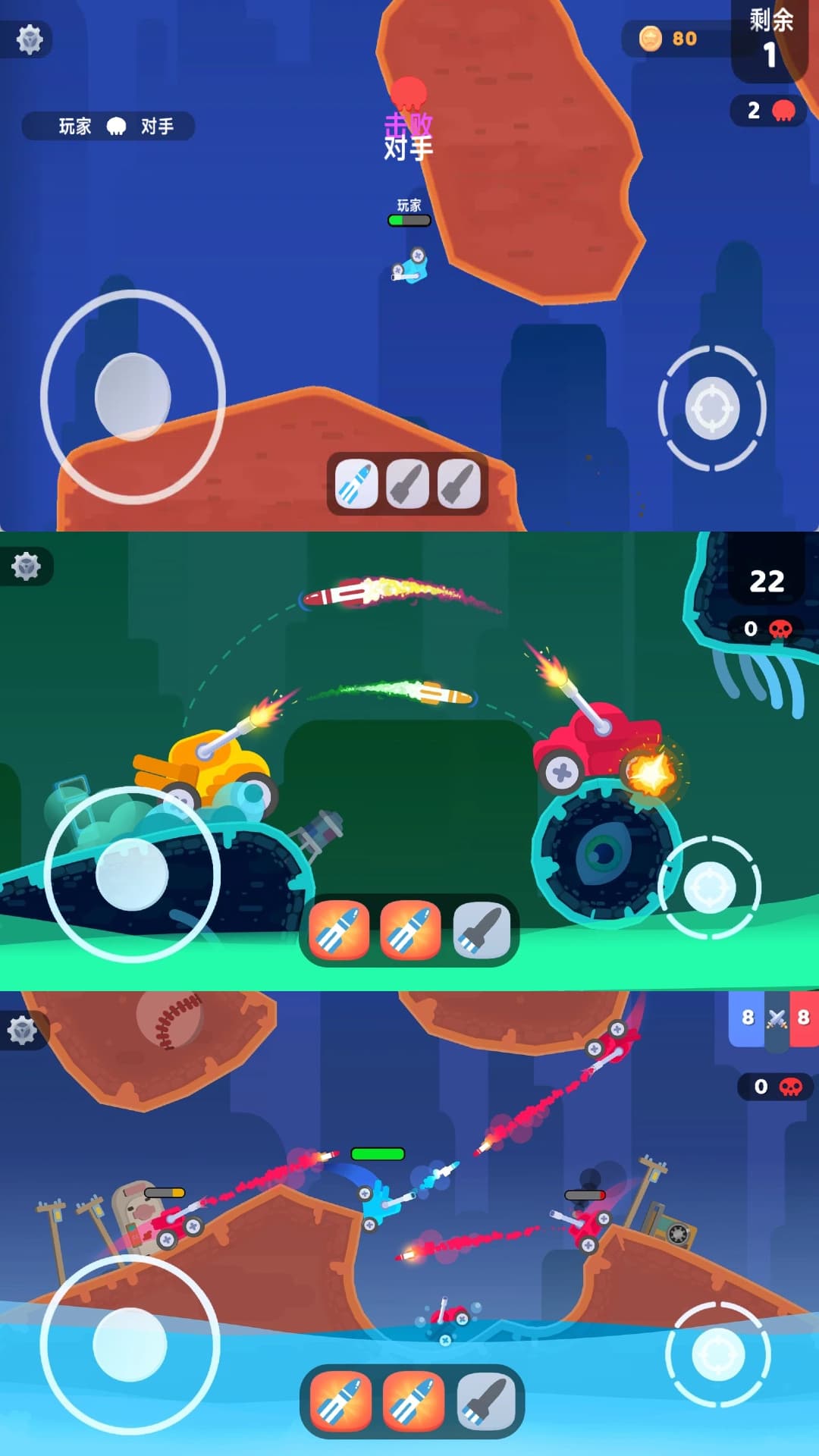Select the loaded blue rocket slot on white

coord(356,484)
